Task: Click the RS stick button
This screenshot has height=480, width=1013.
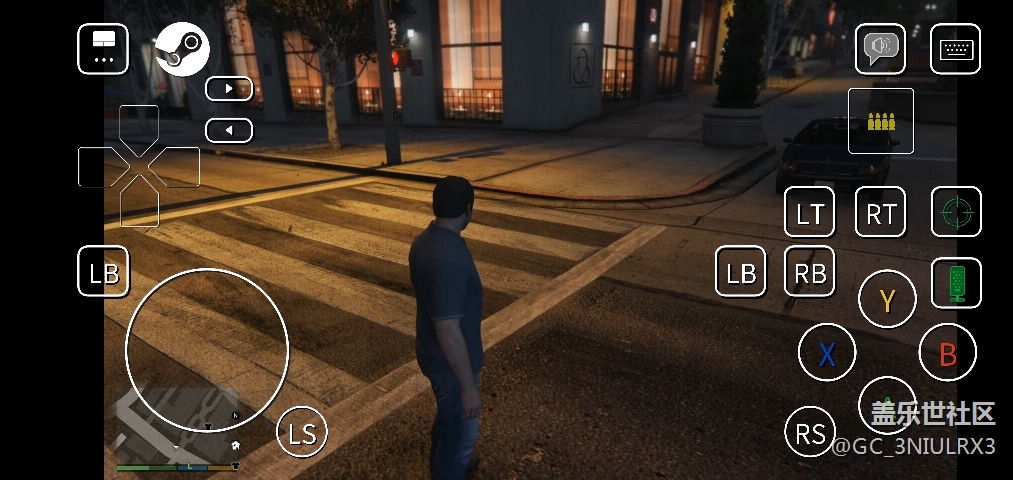Action: coord(810,432)
